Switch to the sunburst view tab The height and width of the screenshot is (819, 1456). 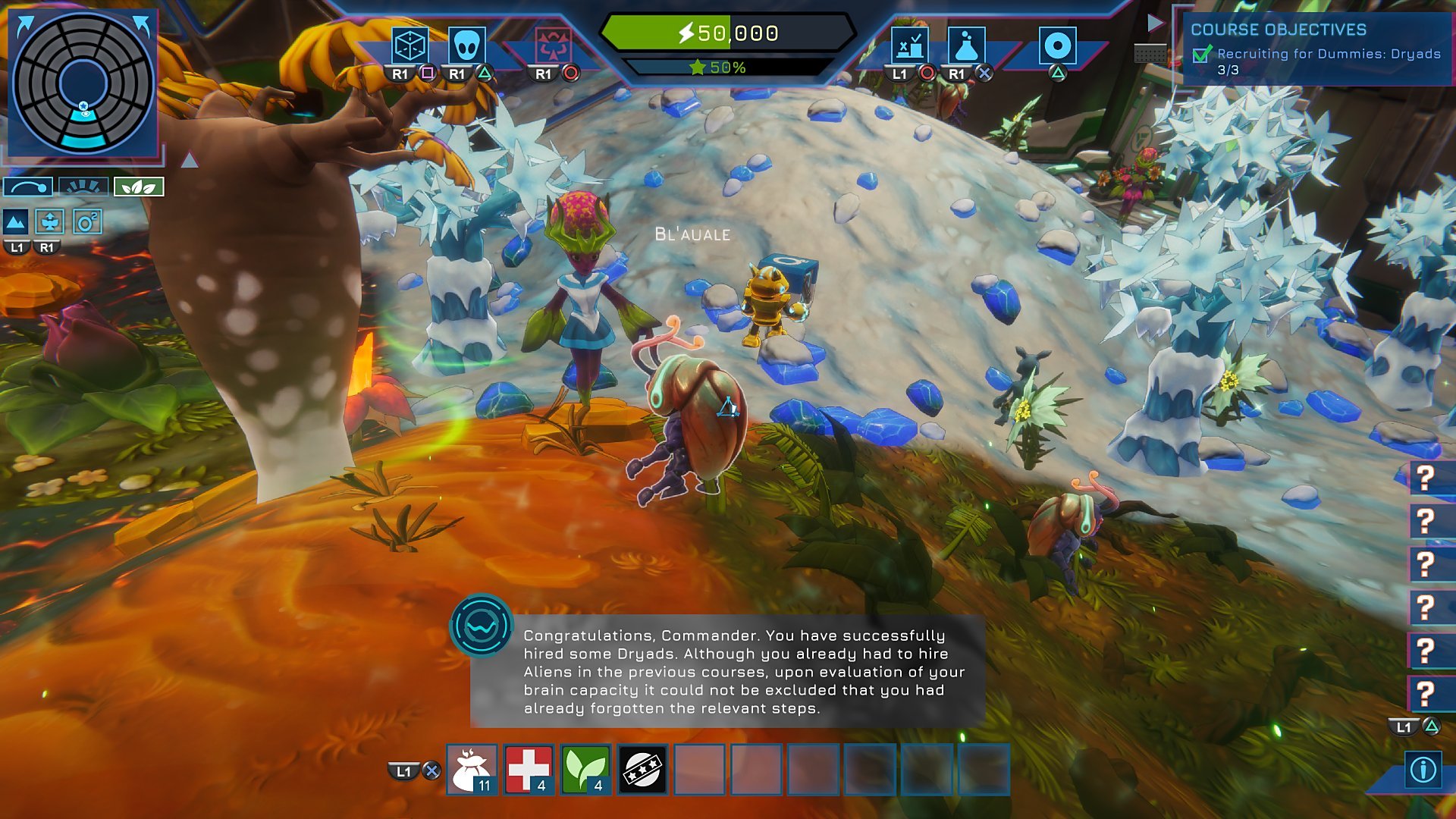pyautogui.click(x=83, y=187)
